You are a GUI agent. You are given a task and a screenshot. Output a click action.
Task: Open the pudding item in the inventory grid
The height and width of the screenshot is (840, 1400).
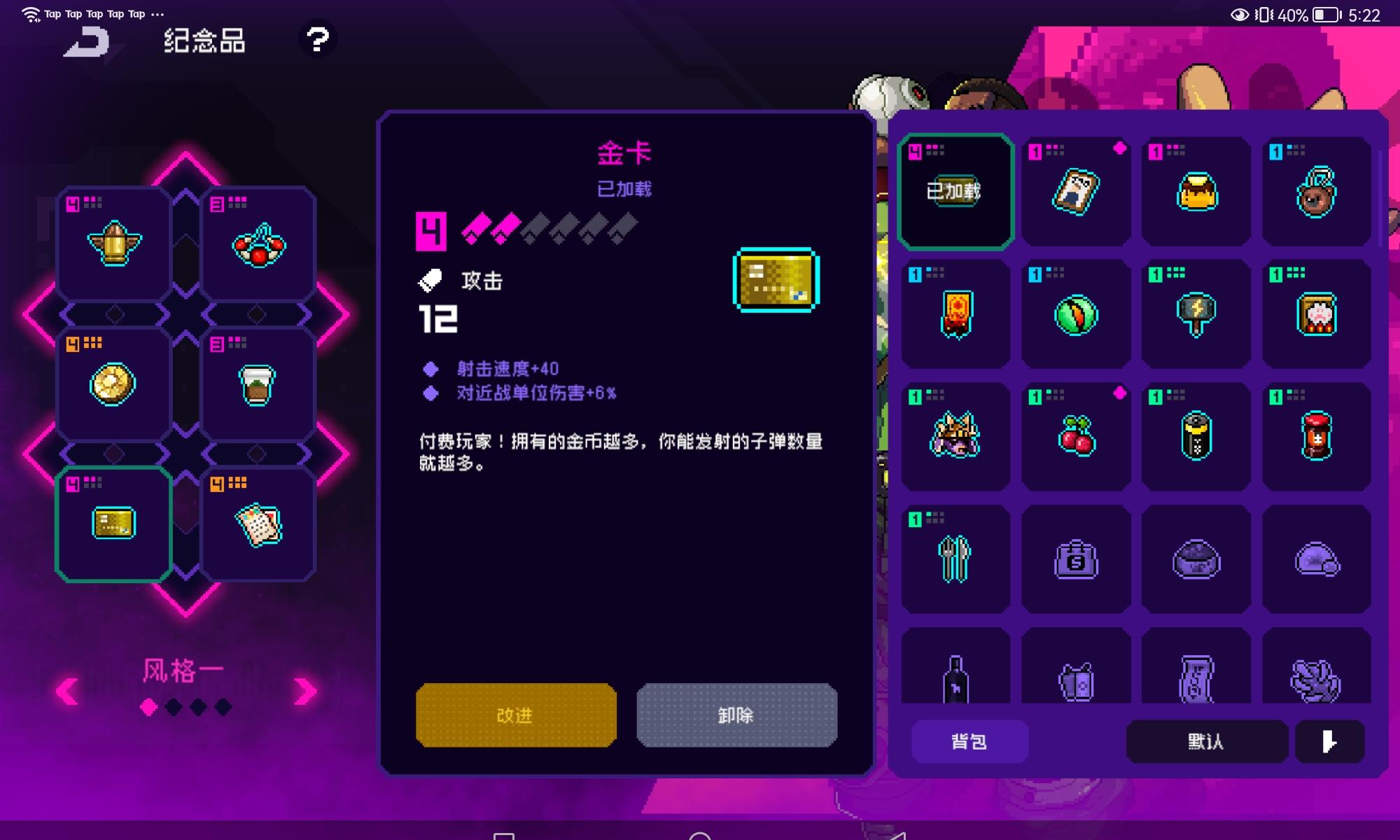tap(1196, 192)
